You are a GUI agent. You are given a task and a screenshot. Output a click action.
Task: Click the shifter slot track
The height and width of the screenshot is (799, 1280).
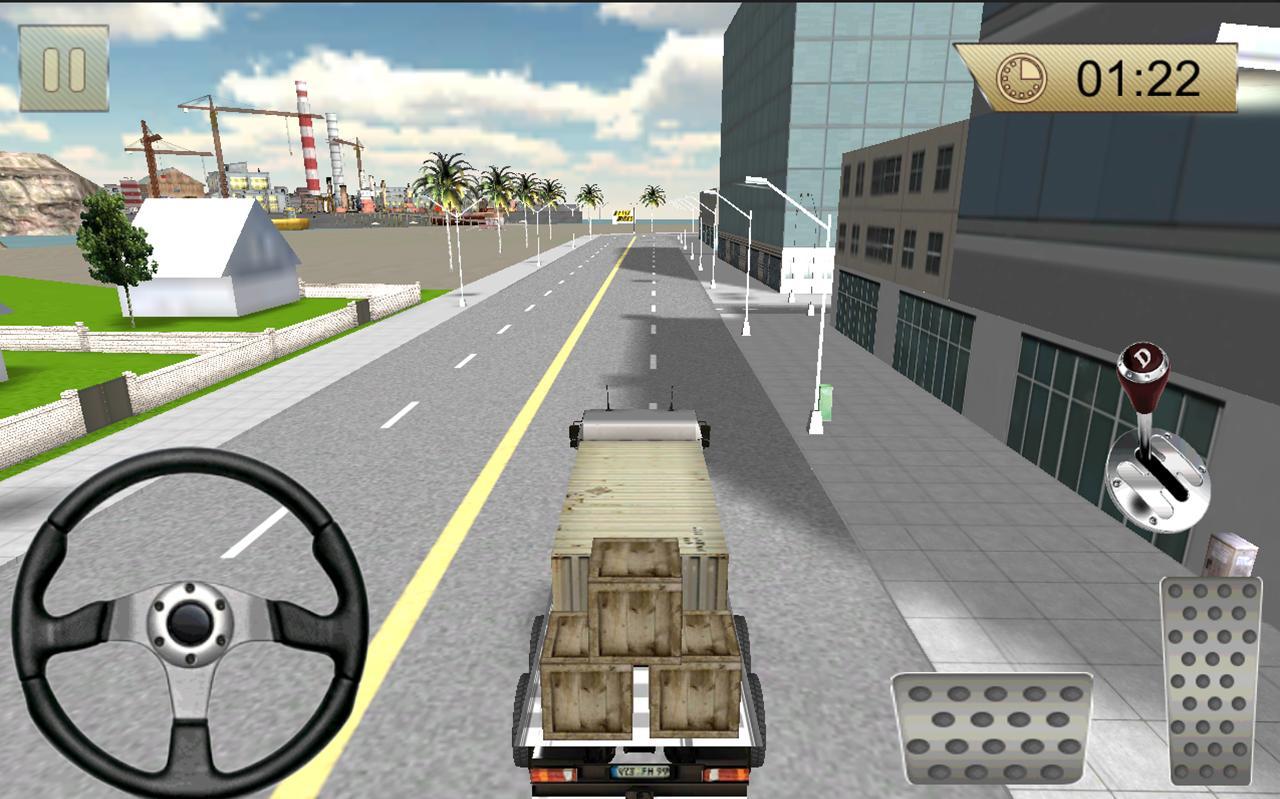coord(1162,478)
